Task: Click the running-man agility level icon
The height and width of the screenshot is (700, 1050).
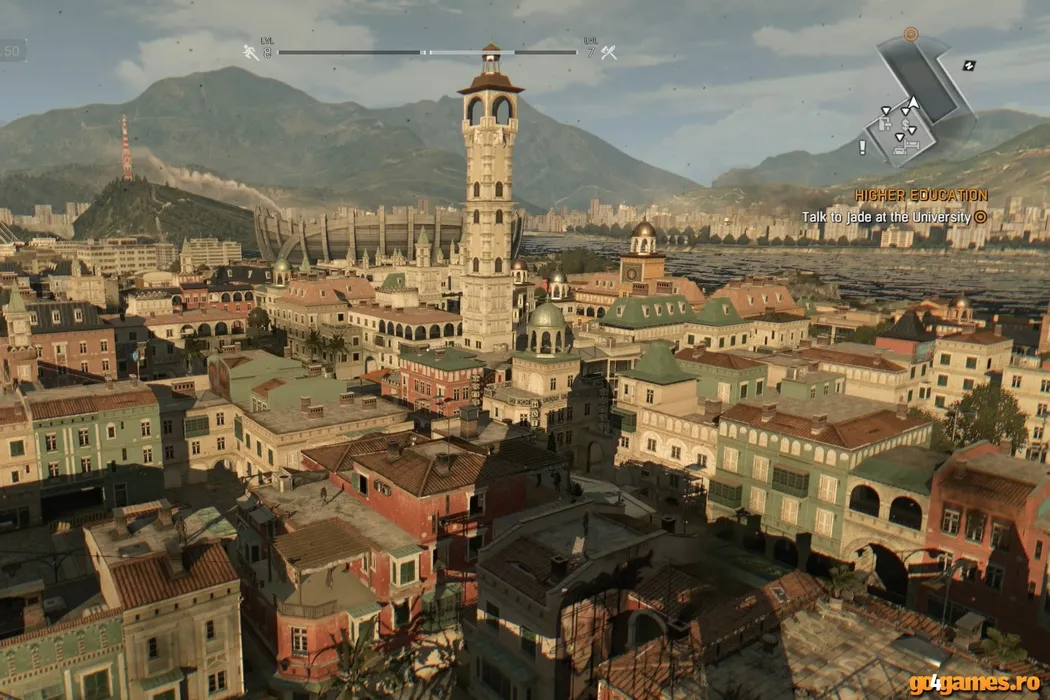Action: pos(250,52)
